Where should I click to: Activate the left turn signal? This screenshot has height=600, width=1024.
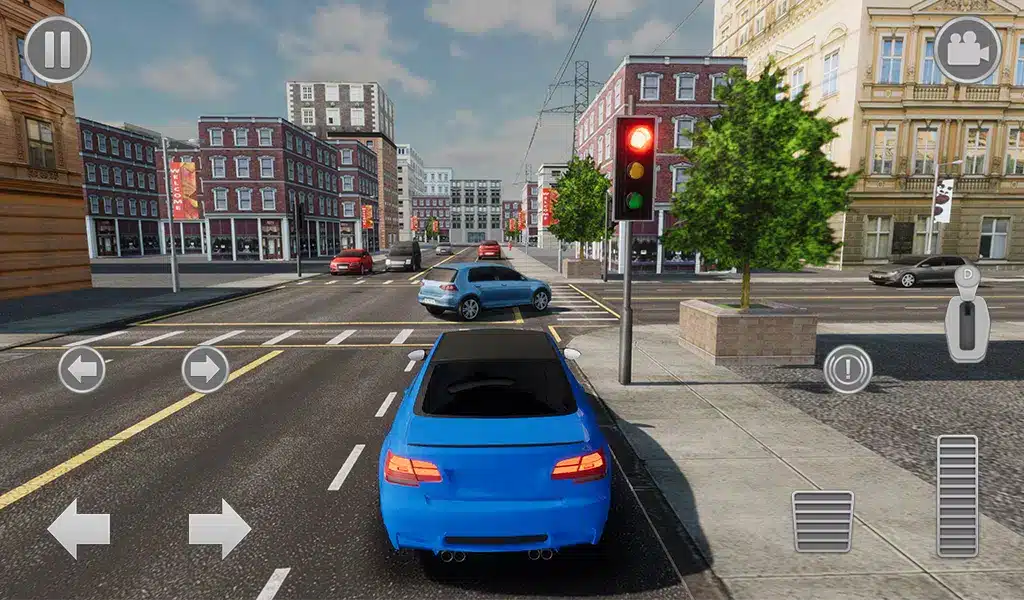point(82,369)
